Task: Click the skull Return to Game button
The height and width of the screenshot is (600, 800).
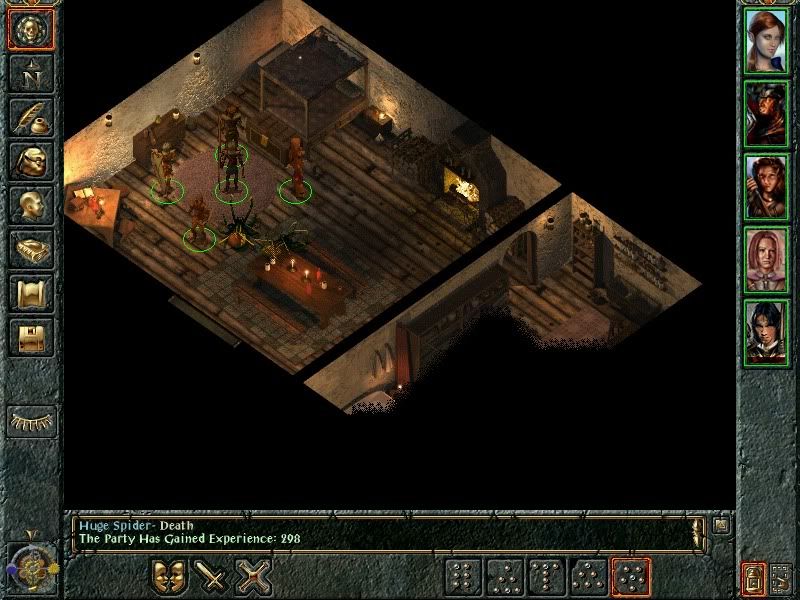Action: pyautogui.click(x=30, y=30)
